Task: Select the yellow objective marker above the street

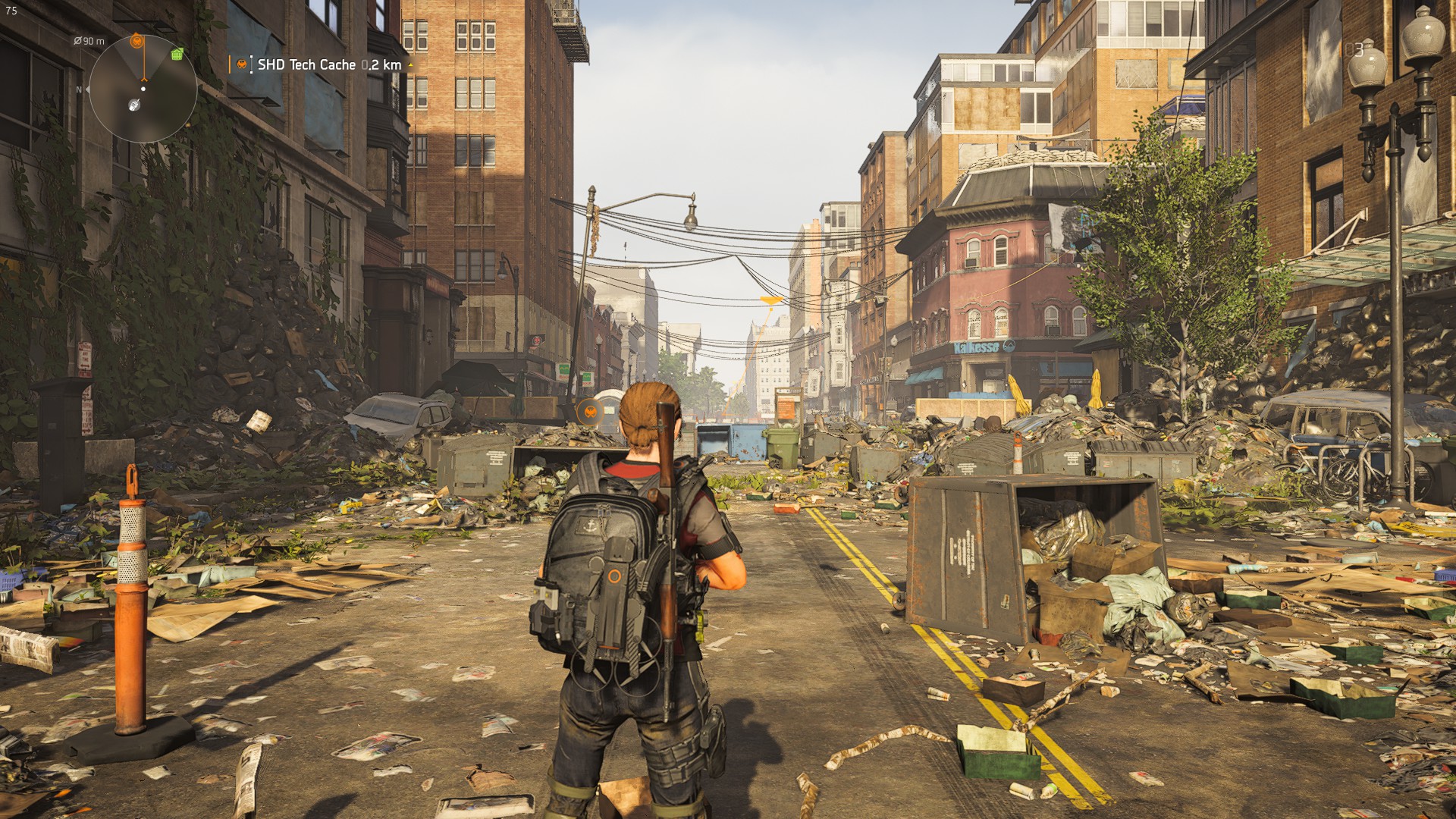Action: (x=770, y=302)
